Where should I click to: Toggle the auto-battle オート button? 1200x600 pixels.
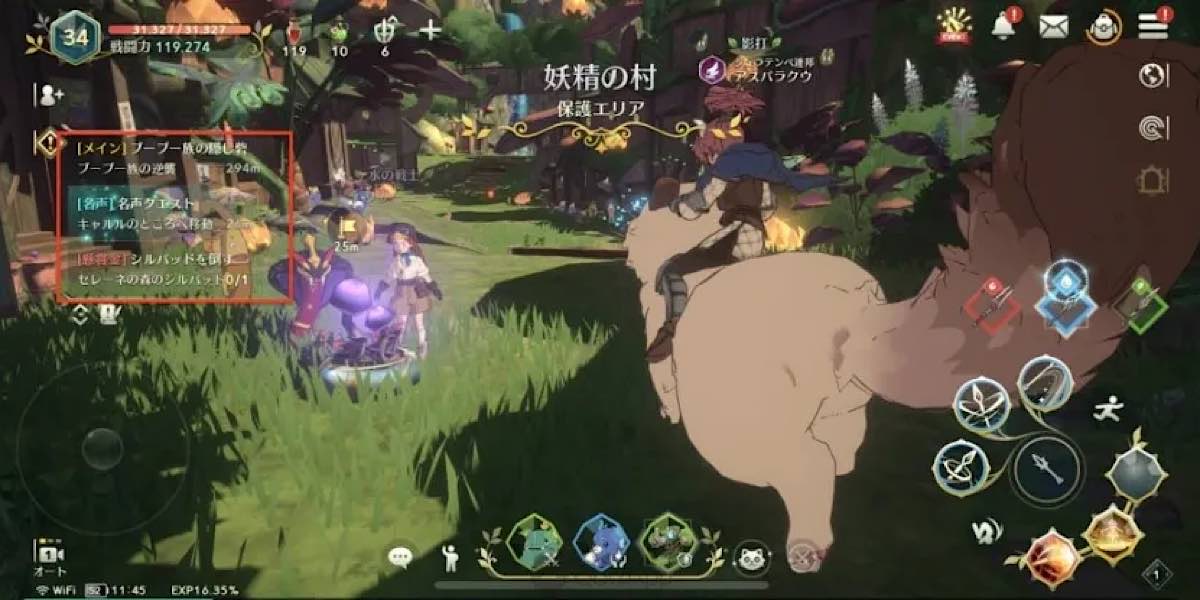point(49,558)
